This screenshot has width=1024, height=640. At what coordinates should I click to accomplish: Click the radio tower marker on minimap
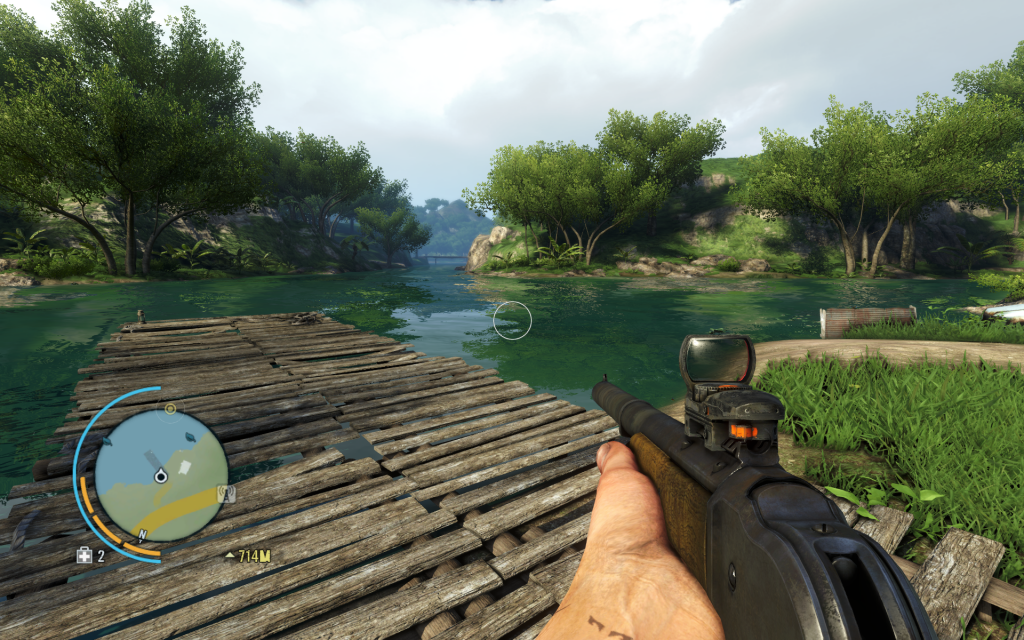(226, 493)
